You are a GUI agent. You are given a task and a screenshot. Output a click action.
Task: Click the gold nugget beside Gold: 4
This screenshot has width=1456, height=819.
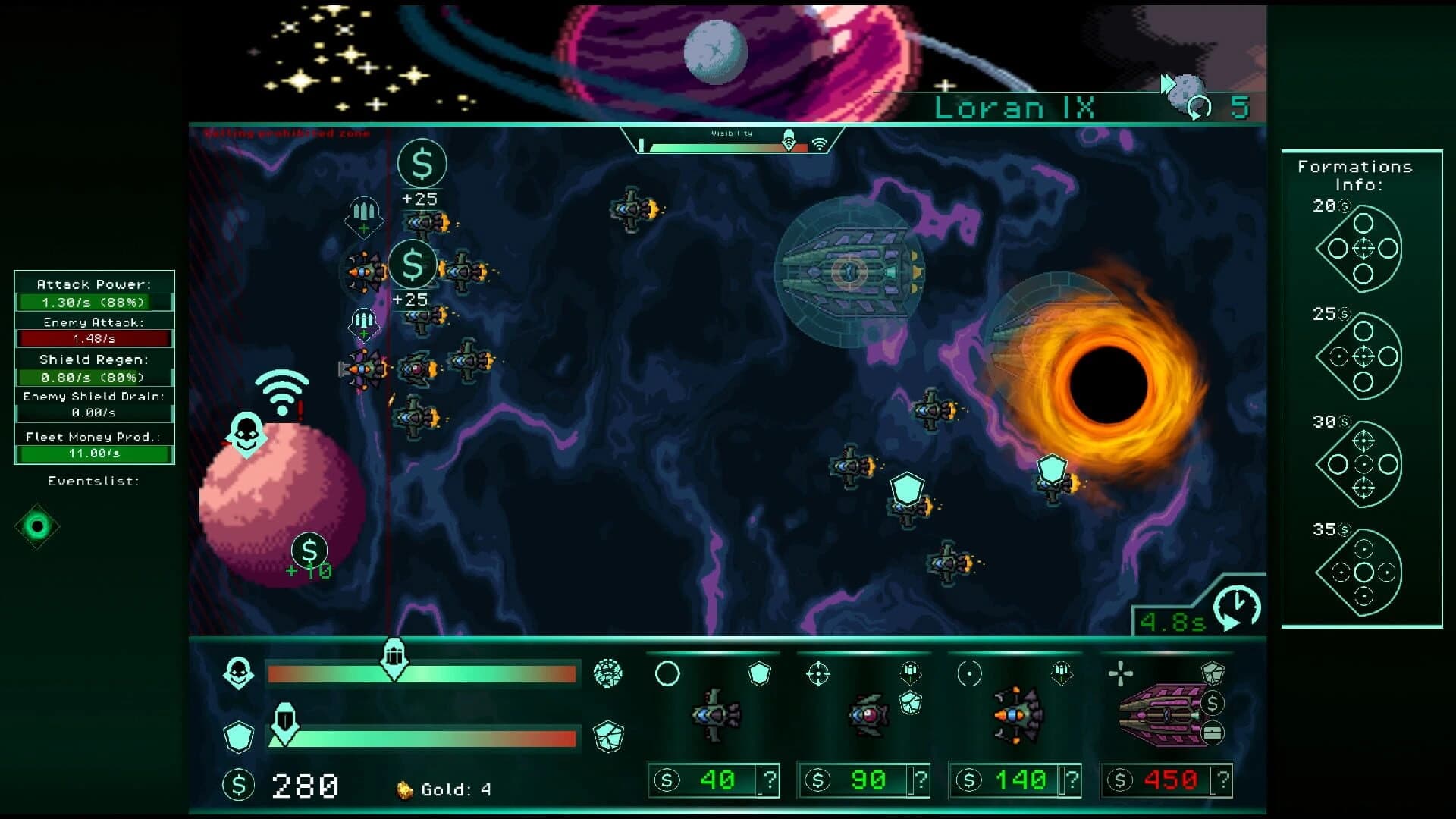403,789
